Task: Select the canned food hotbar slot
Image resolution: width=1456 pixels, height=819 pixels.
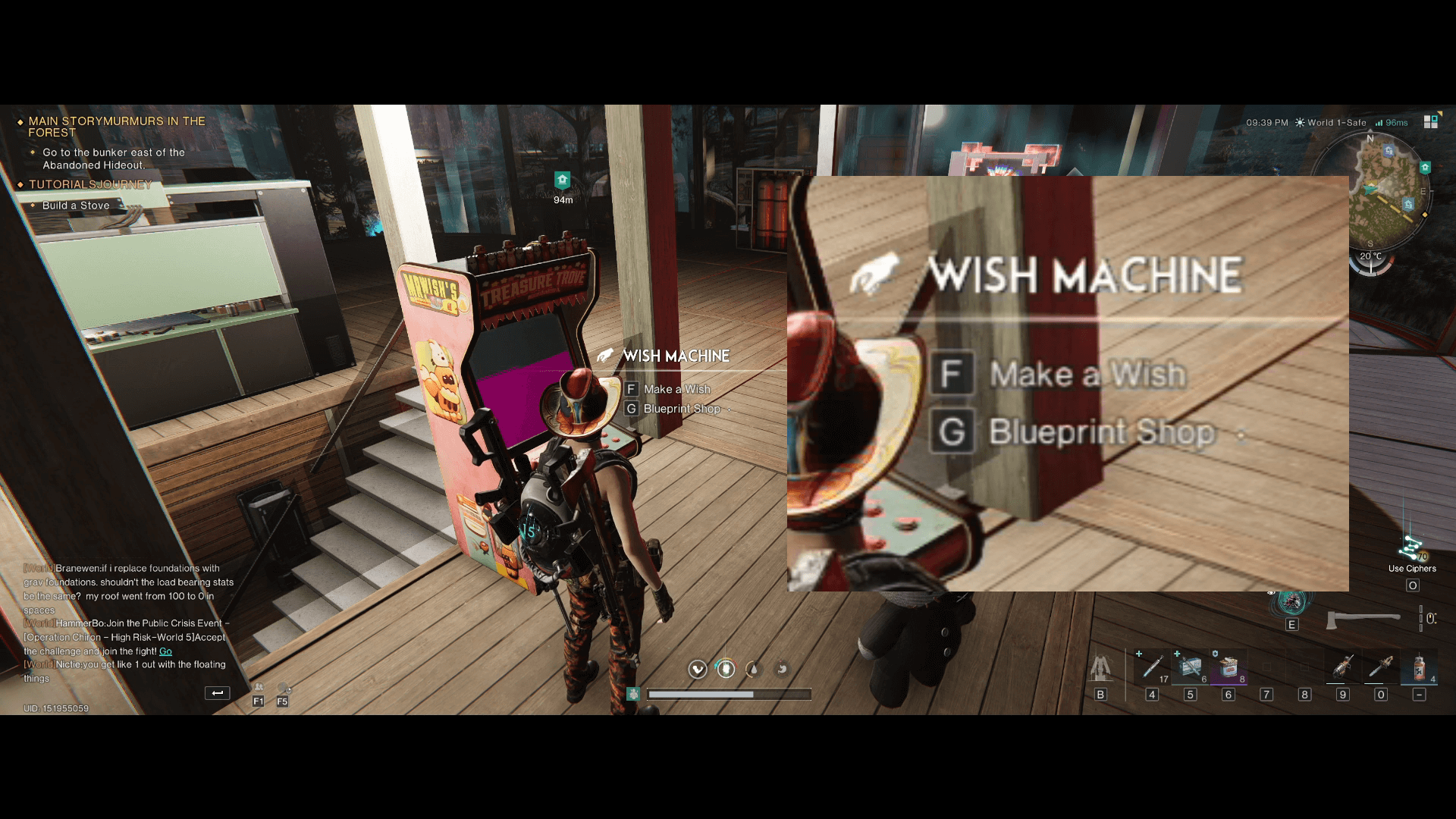Action: [x=1228, y=667]
